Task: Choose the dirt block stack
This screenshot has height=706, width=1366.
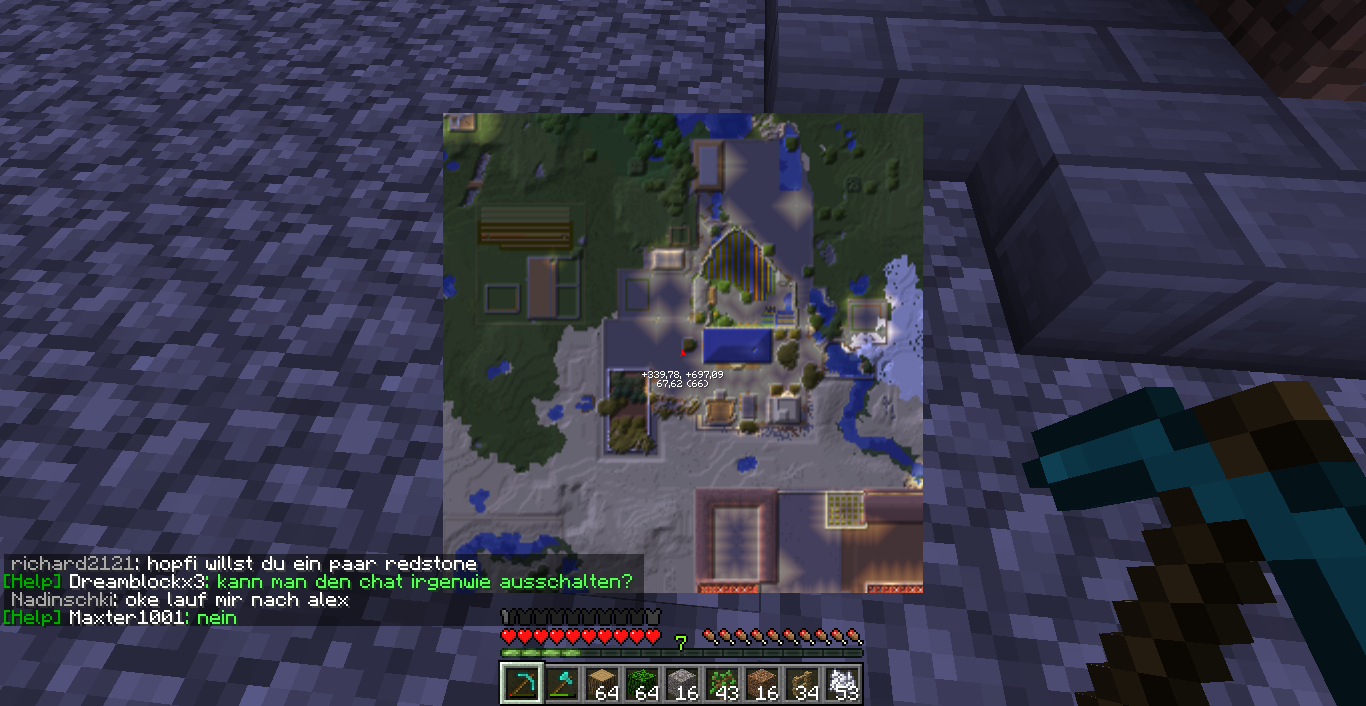Action: tap(761, 684)
